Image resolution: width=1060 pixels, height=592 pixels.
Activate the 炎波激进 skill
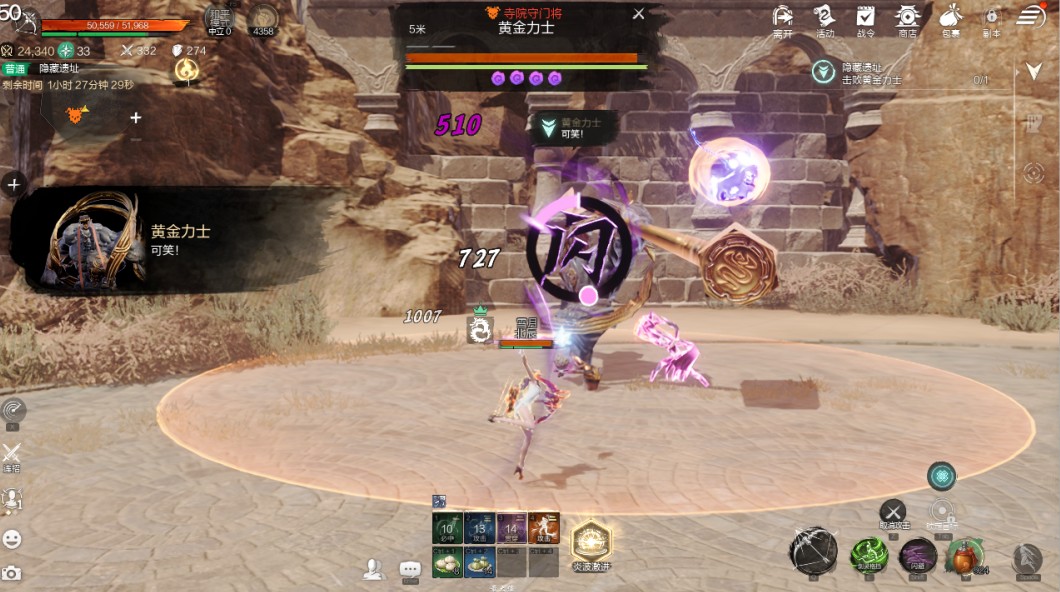coord(591,542)
